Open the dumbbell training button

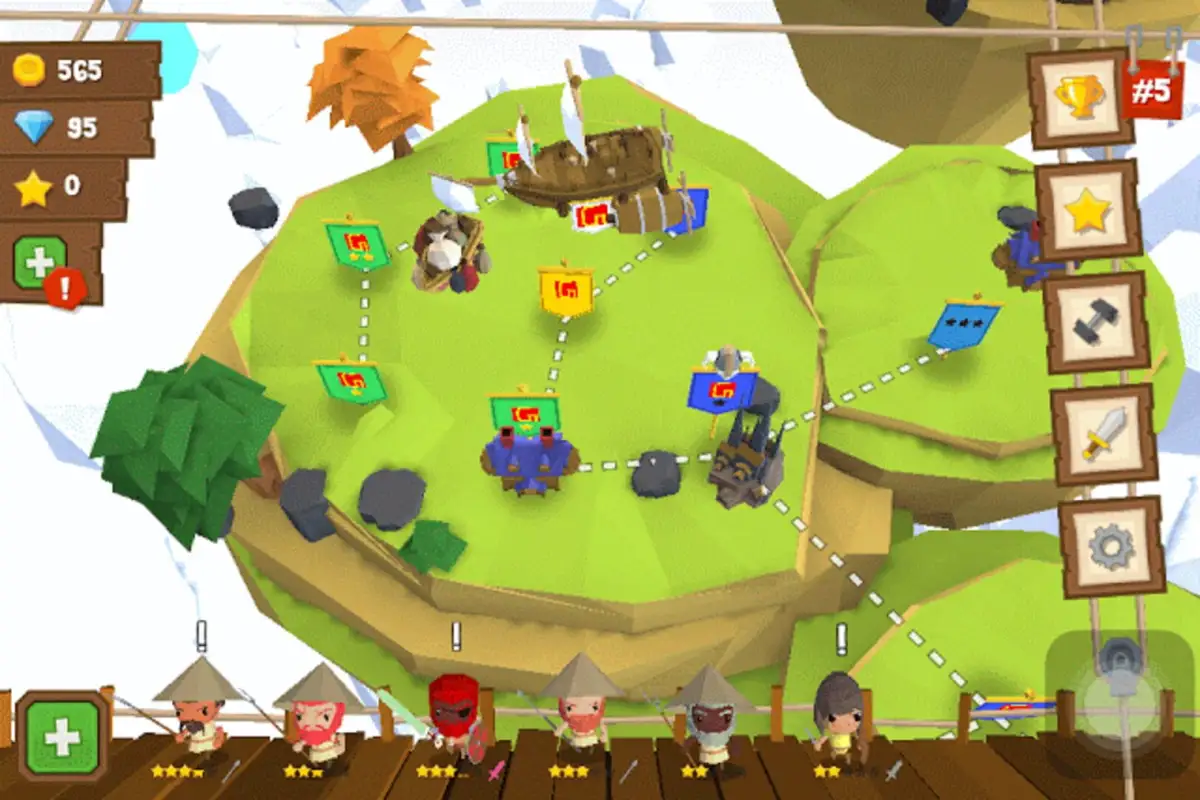click(1096, 322)
